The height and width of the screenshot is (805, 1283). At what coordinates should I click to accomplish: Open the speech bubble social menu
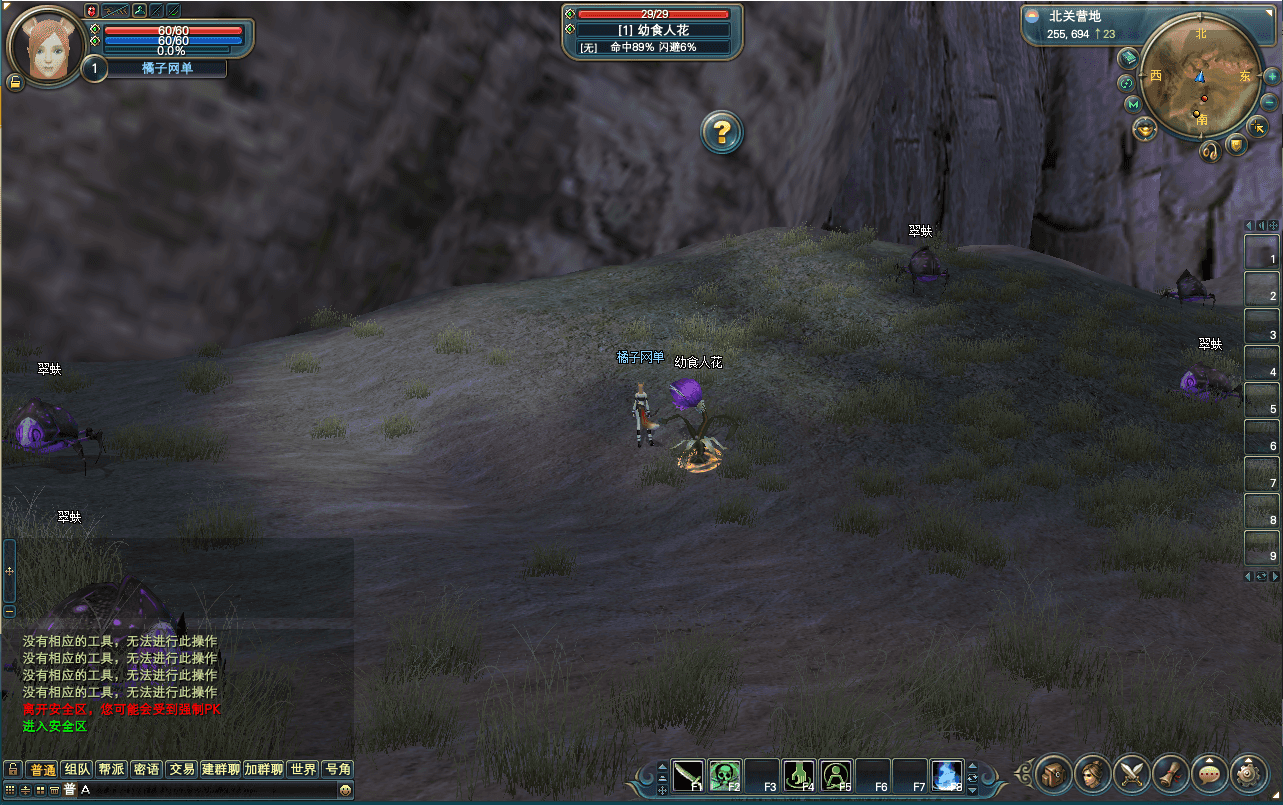coord(1210,773)
